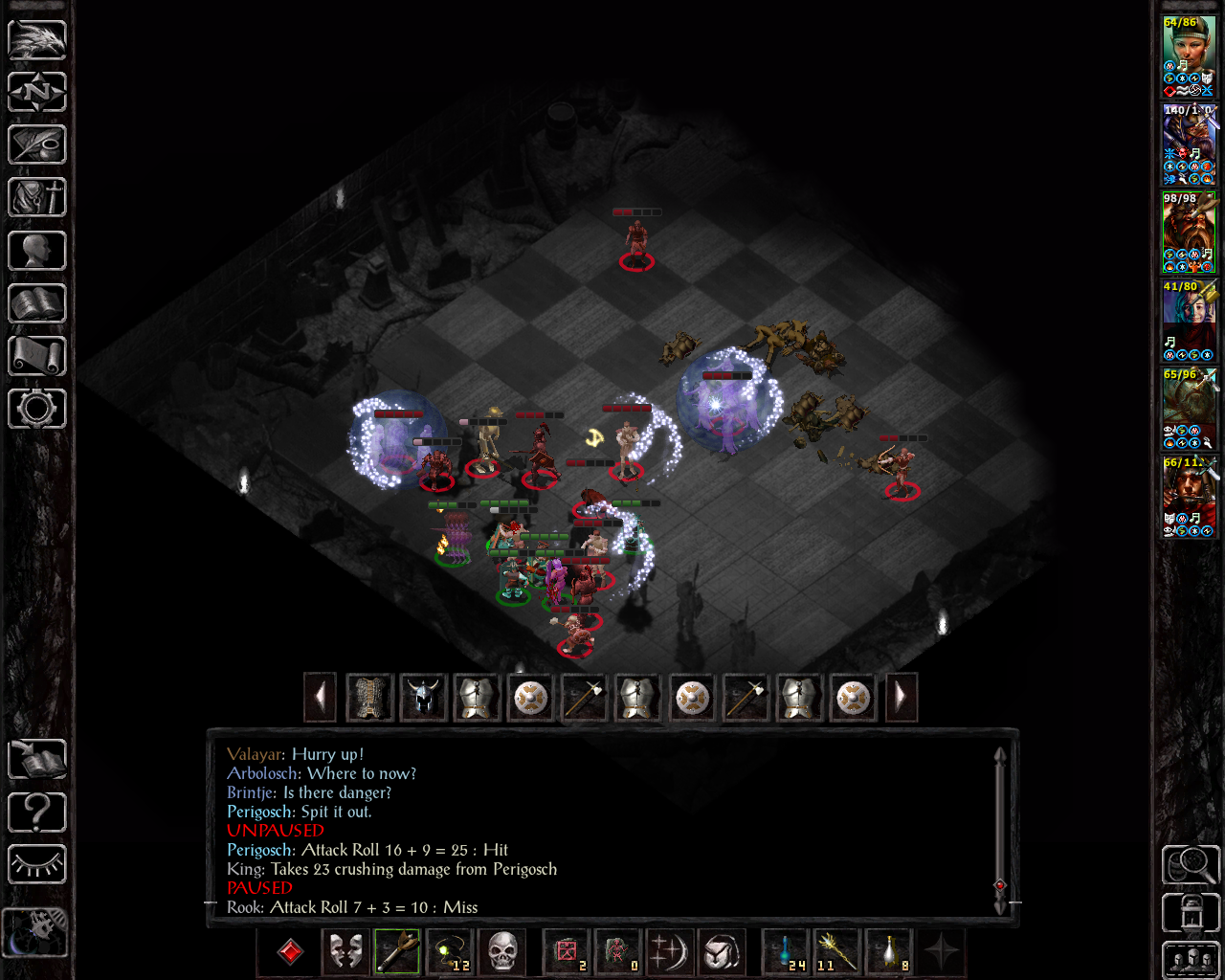The width and height of the screenshot is (1225, 980).
Task: Select the red-bearded dwarf portrait
Action: click(x=1188, y=232)
